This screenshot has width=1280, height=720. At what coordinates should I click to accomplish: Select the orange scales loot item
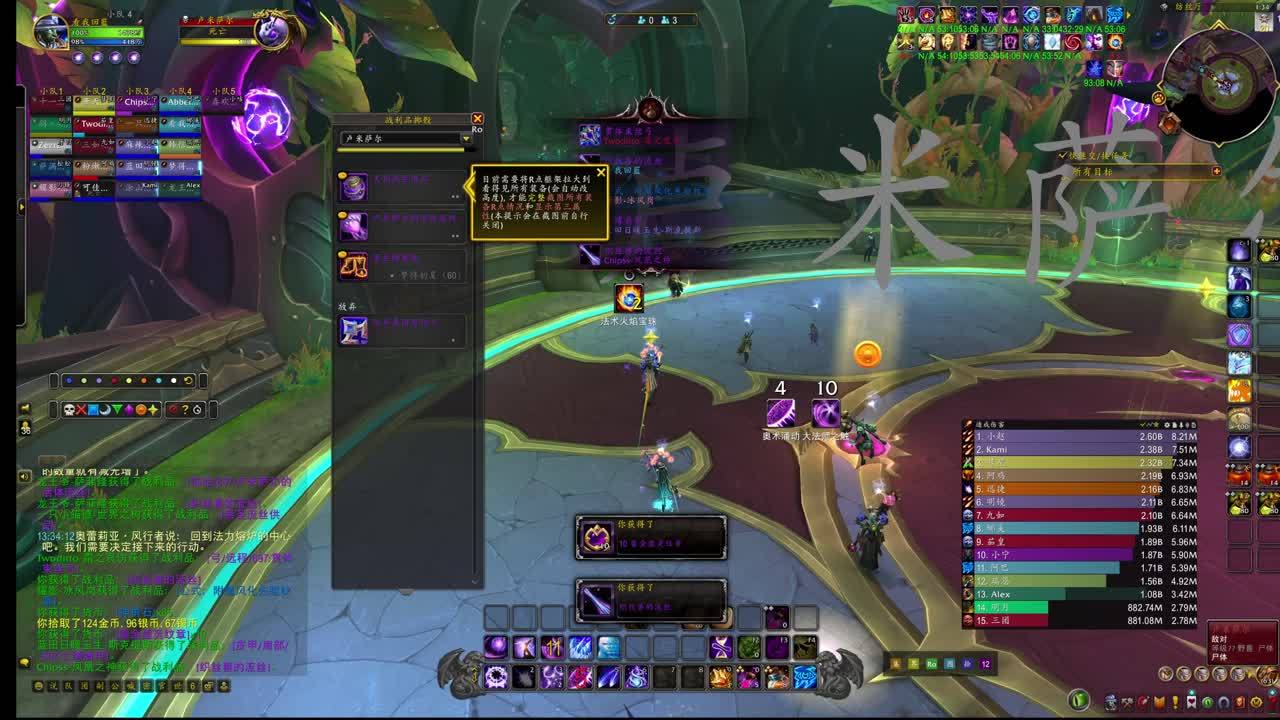pyautogui.click(x=353, y=265)
